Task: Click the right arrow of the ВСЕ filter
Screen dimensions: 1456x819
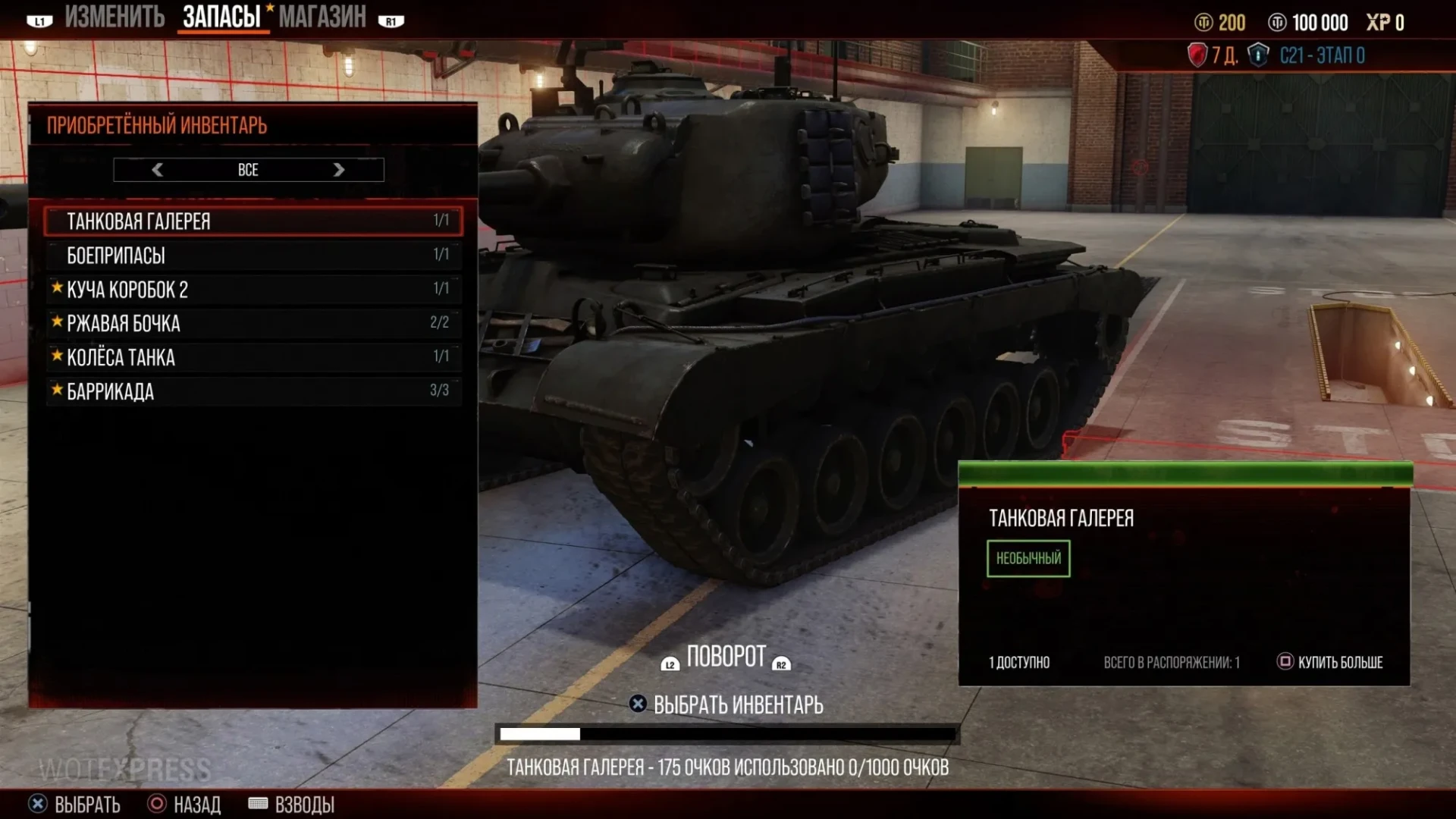Action: pyautogui.click(x=339, y=170)
